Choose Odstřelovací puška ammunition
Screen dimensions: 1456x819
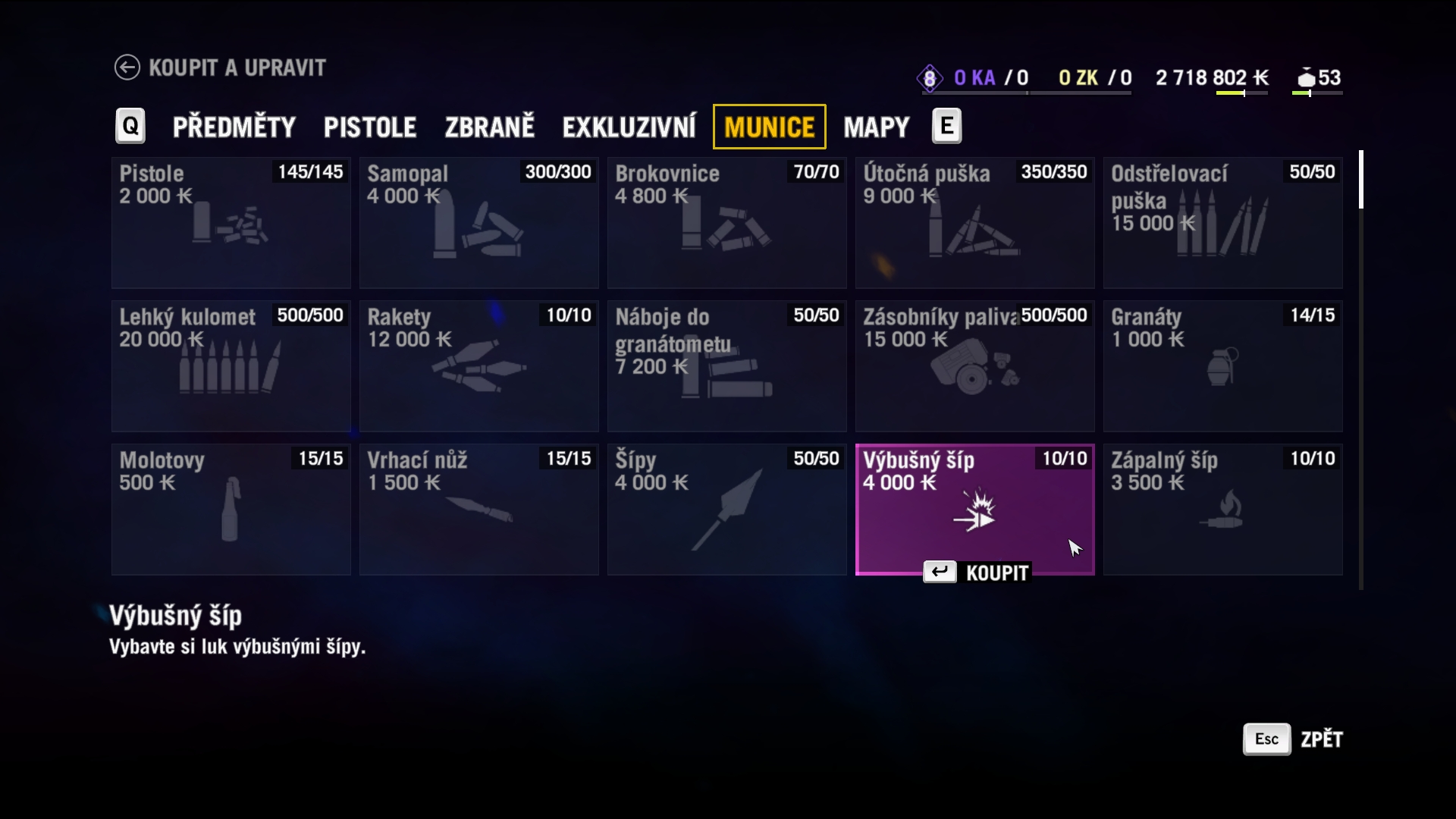pyautogui.click(x=1222, y=222)
